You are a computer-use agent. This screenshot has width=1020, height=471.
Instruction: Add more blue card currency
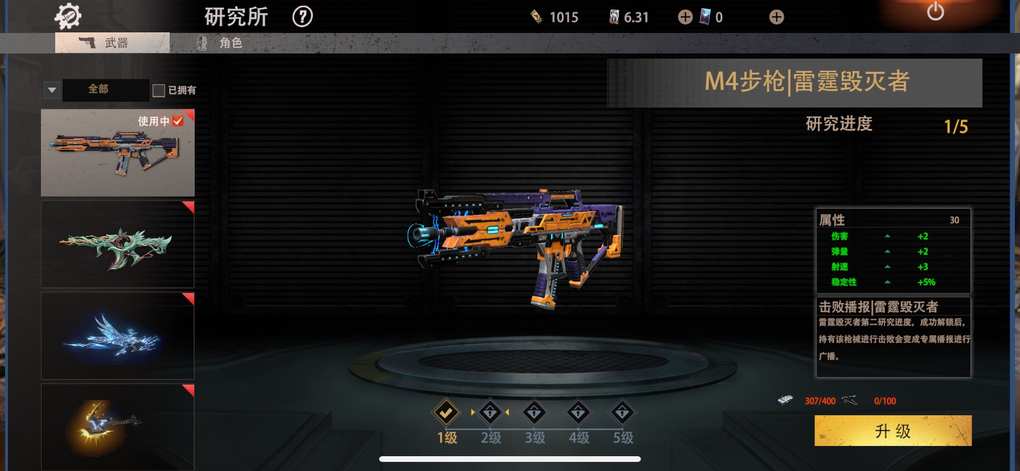[776, 17]
